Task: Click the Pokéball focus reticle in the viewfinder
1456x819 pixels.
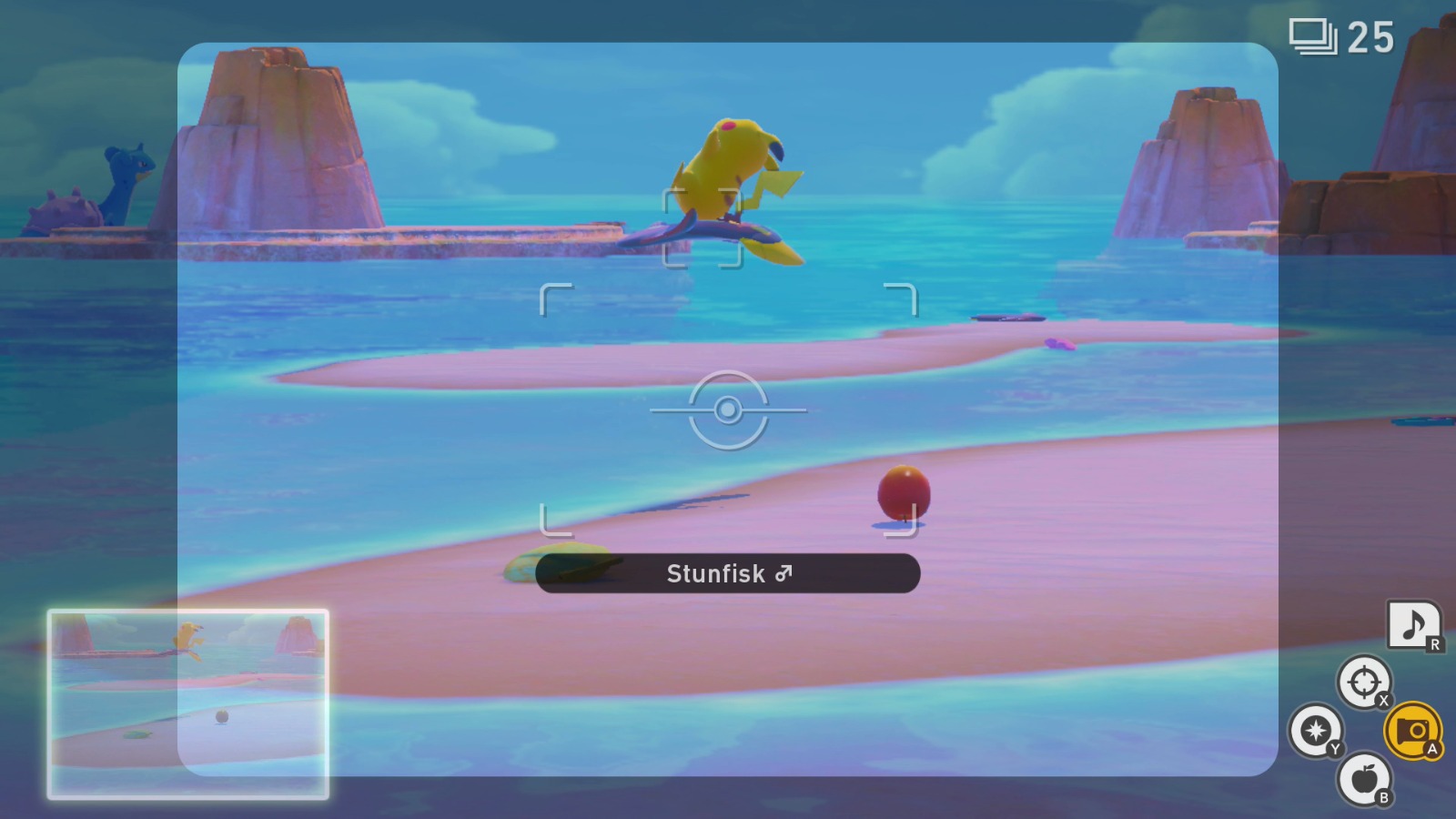Action: pos(726,411)
